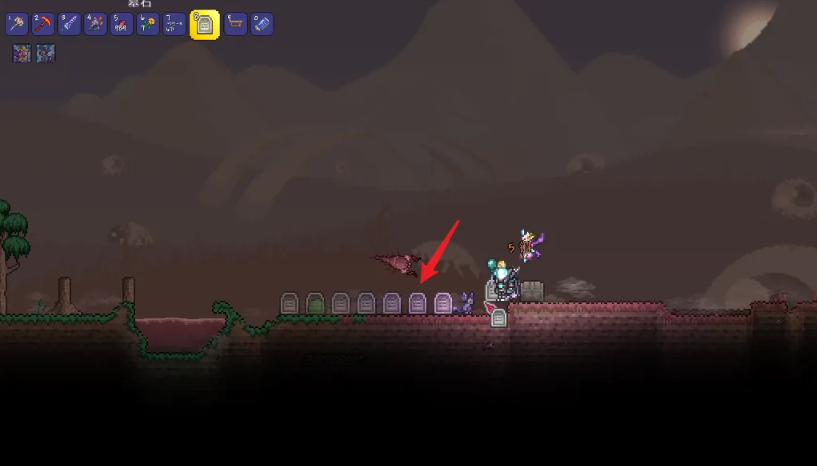Select the red item in slot 5

[121, 25]
